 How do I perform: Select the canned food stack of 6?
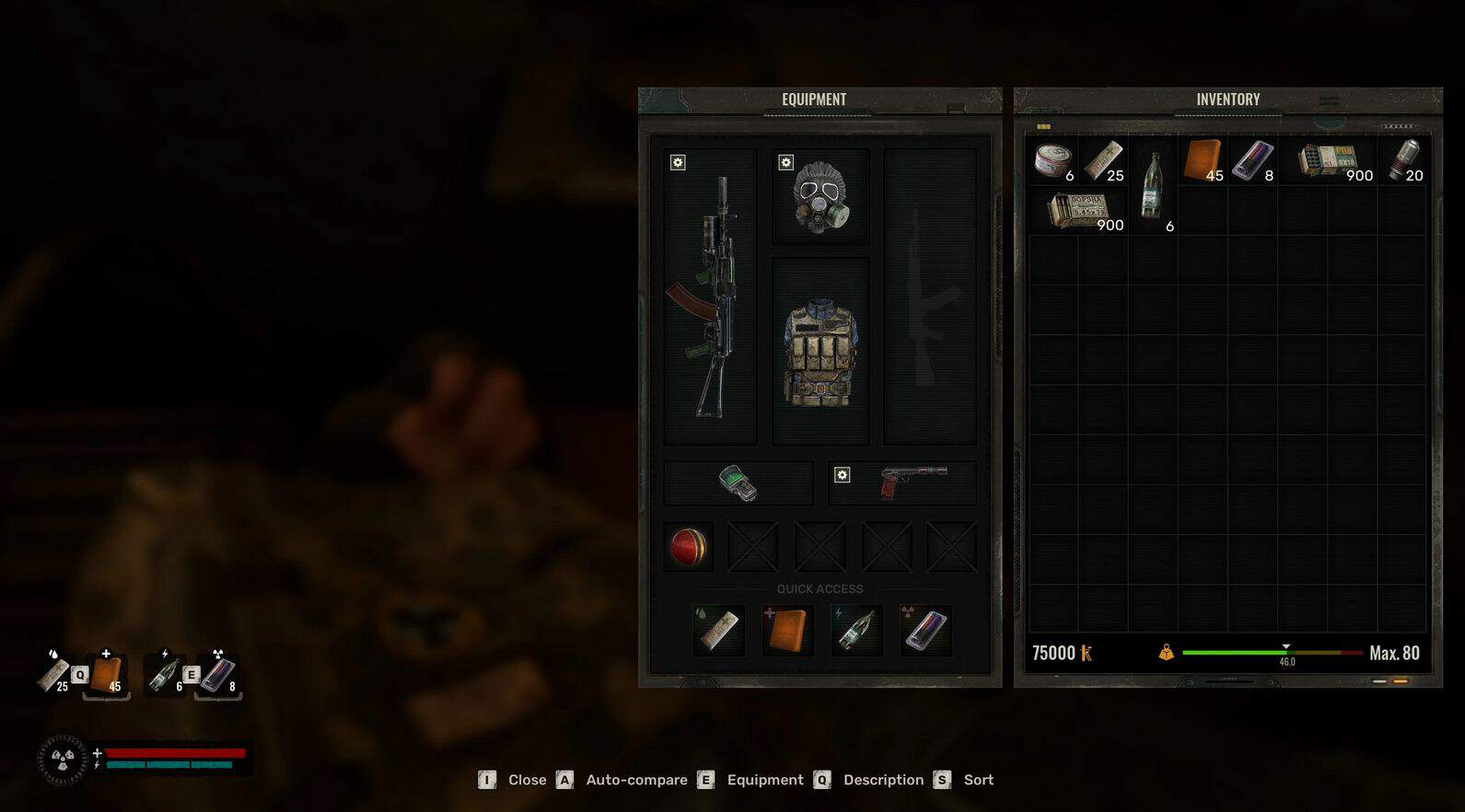[1052, 161]
